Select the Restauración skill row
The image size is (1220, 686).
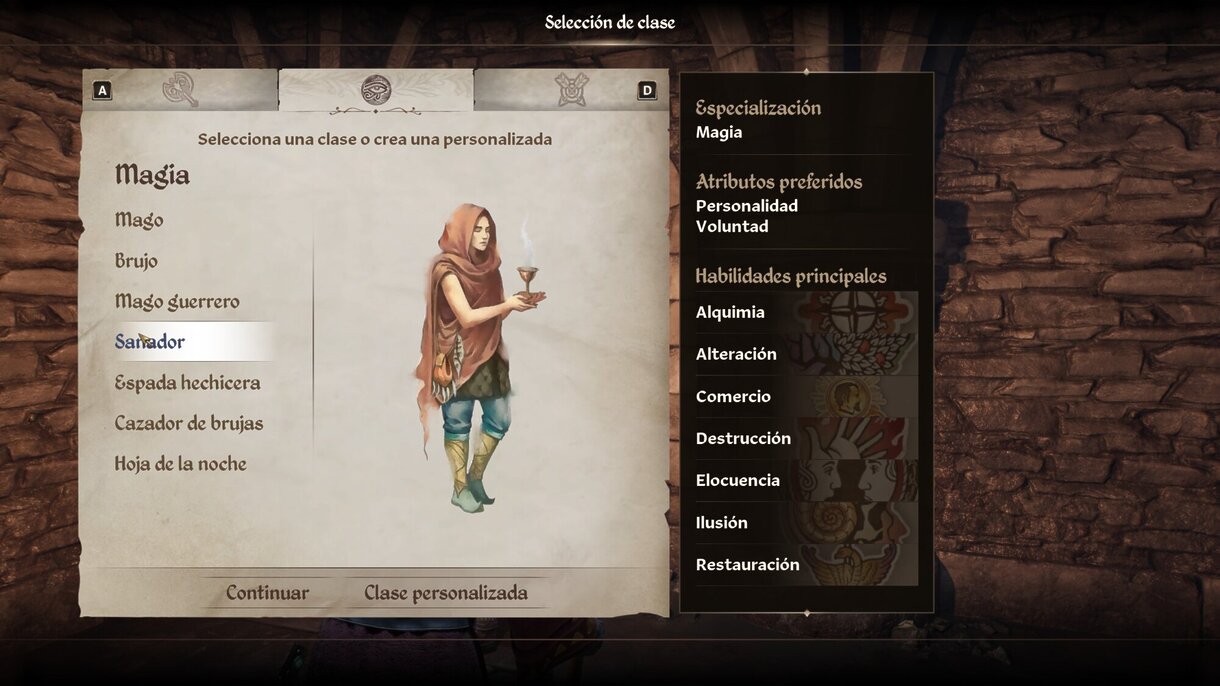[806, 565]
